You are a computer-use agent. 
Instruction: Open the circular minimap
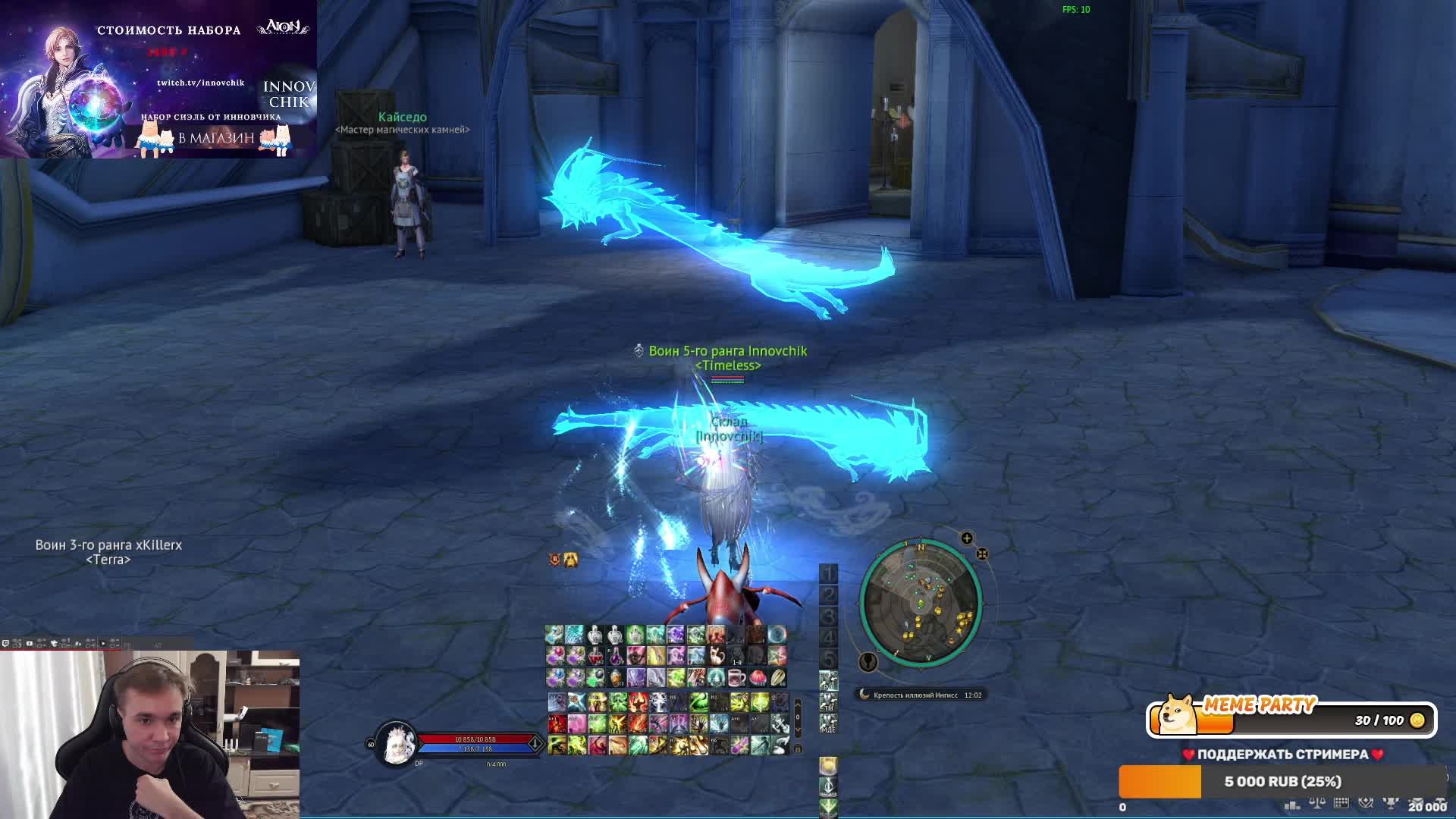[x=921, y=603]
